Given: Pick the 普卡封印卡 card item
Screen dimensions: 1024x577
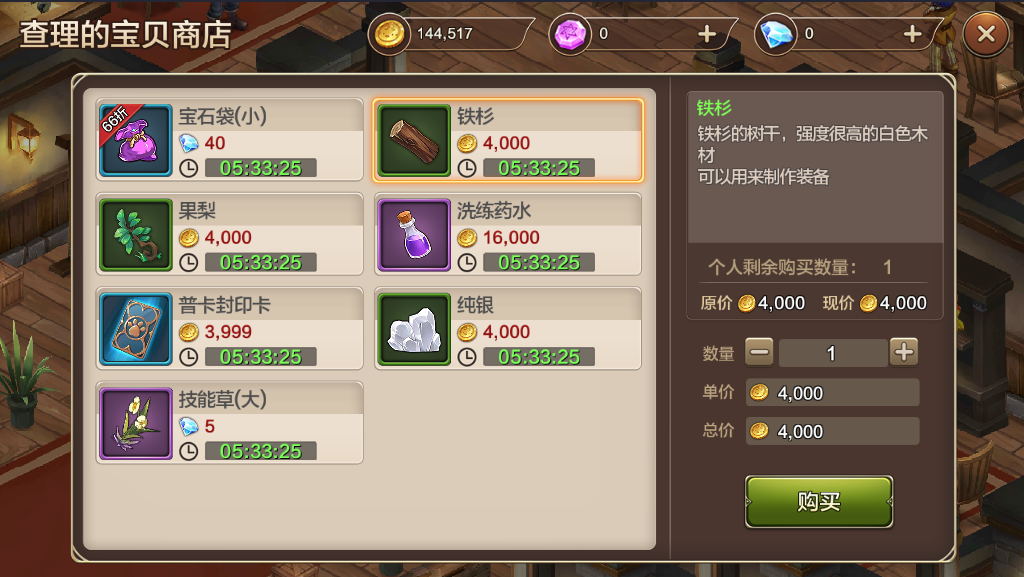Looking at the screenshot, I should pos(230,329).
